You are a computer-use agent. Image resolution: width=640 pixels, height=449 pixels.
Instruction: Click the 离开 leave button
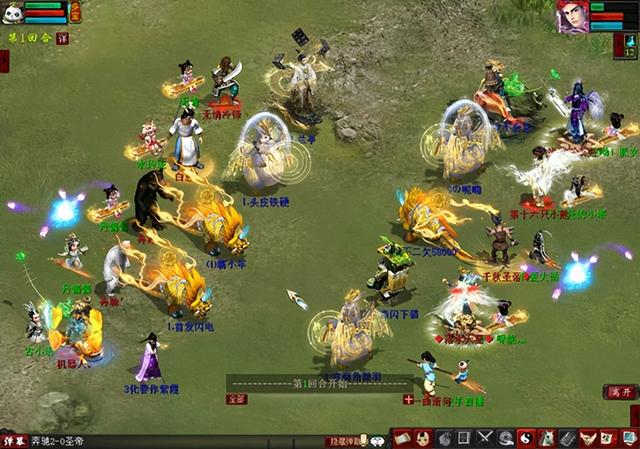[621, 392]
